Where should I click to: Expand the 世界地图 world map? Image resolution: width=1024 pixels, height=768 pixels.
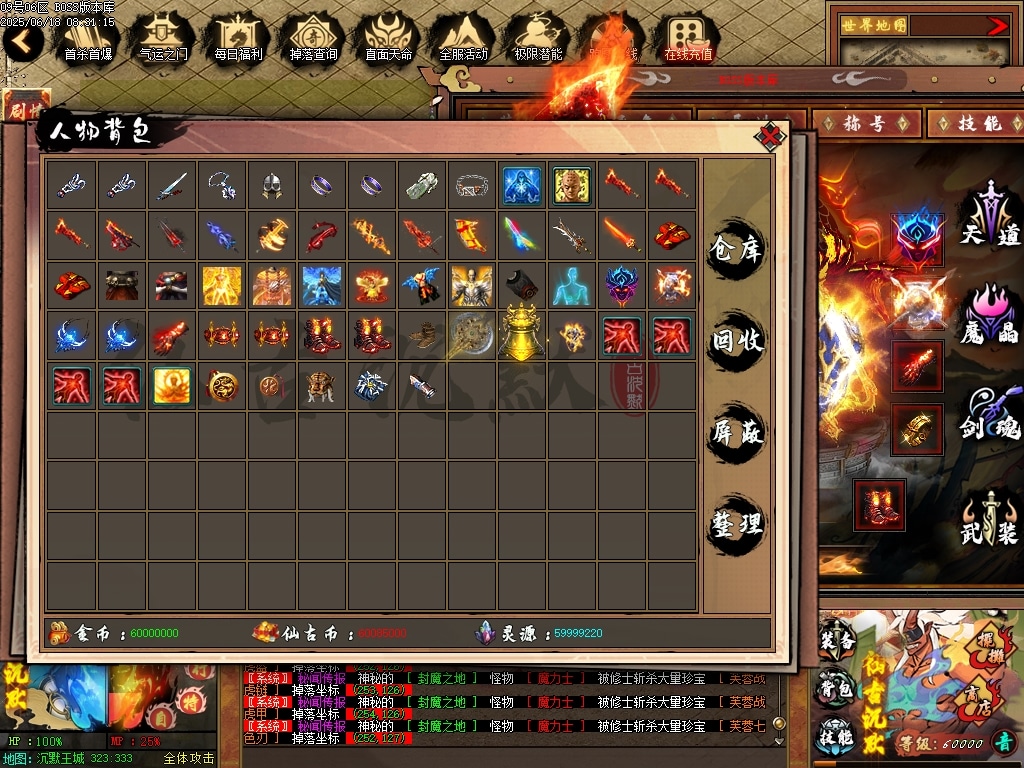[x=997, y=26]
